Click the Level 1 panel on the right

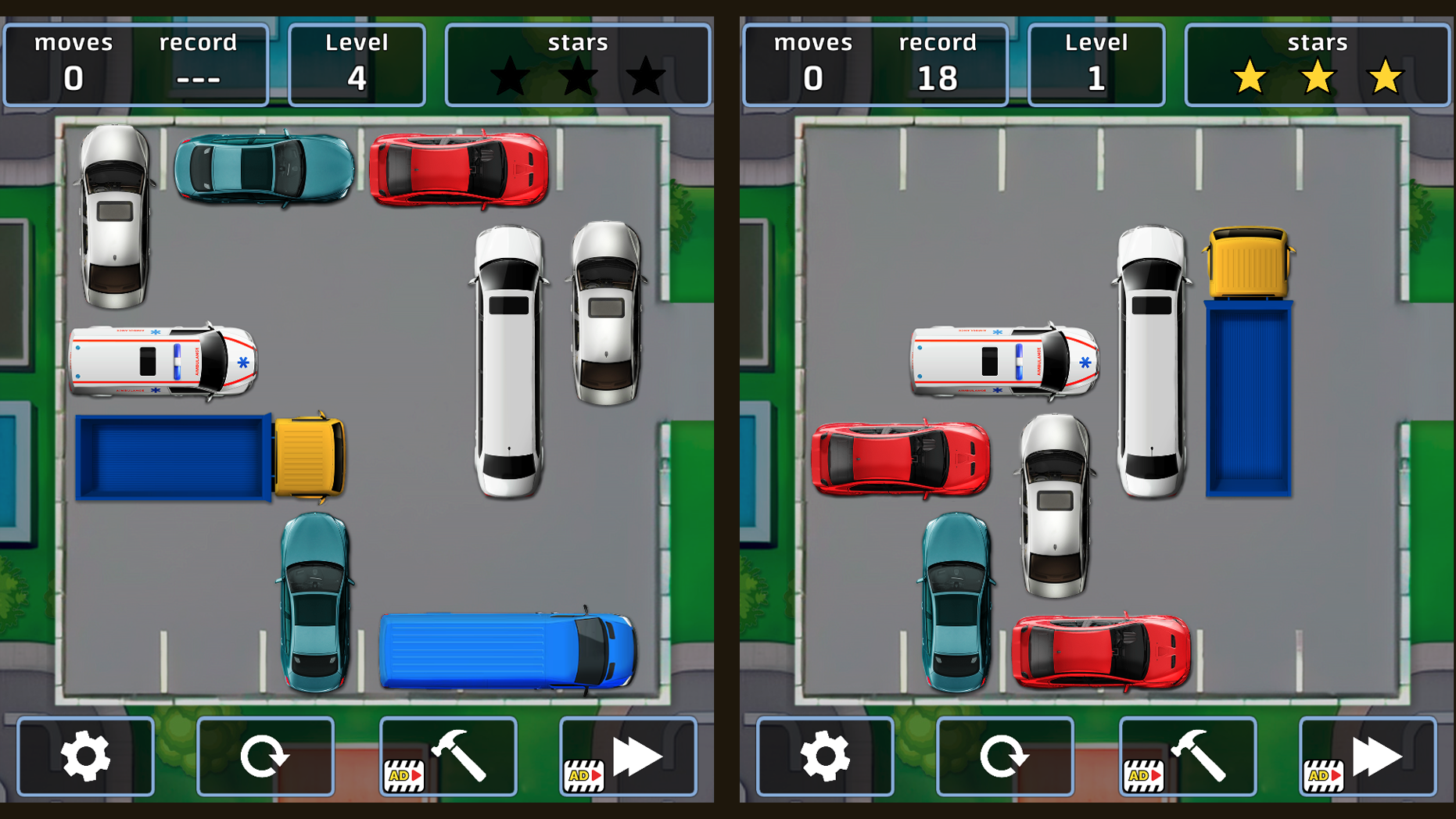1096,63
